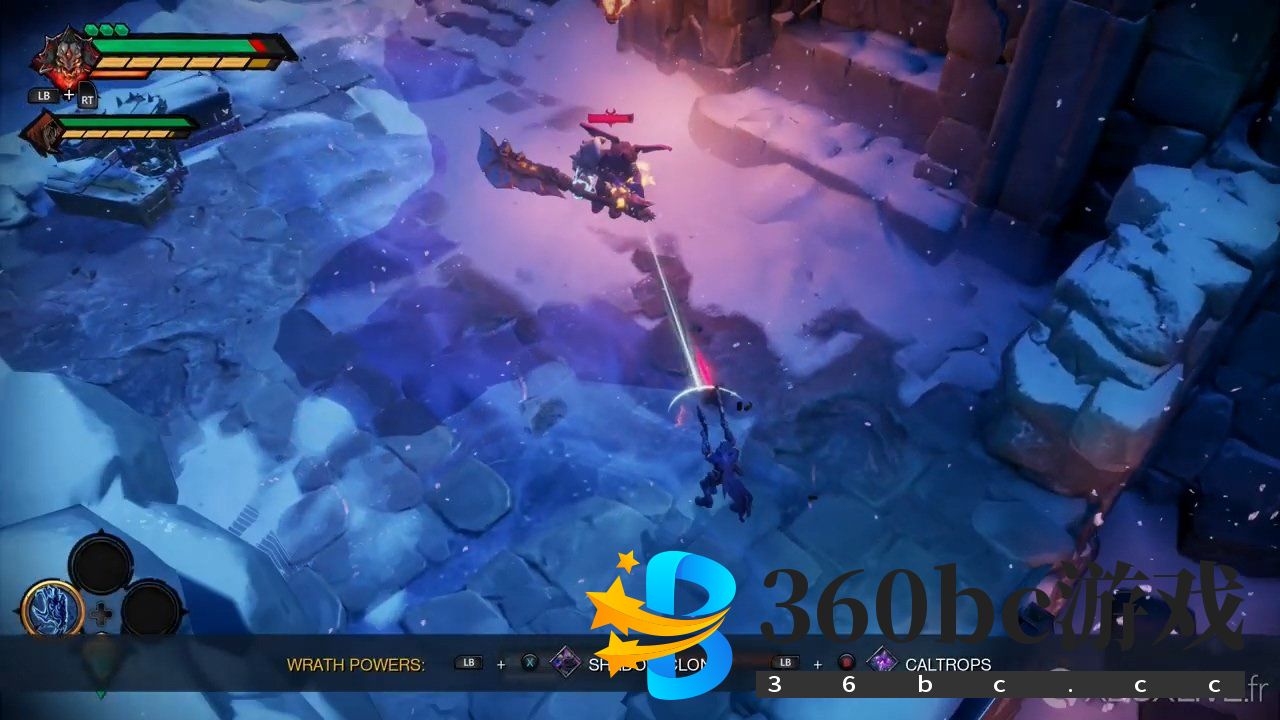Click the d-pad navigation icon
Viewport: 1280px width, 720px height.
[x=101, y=614]
